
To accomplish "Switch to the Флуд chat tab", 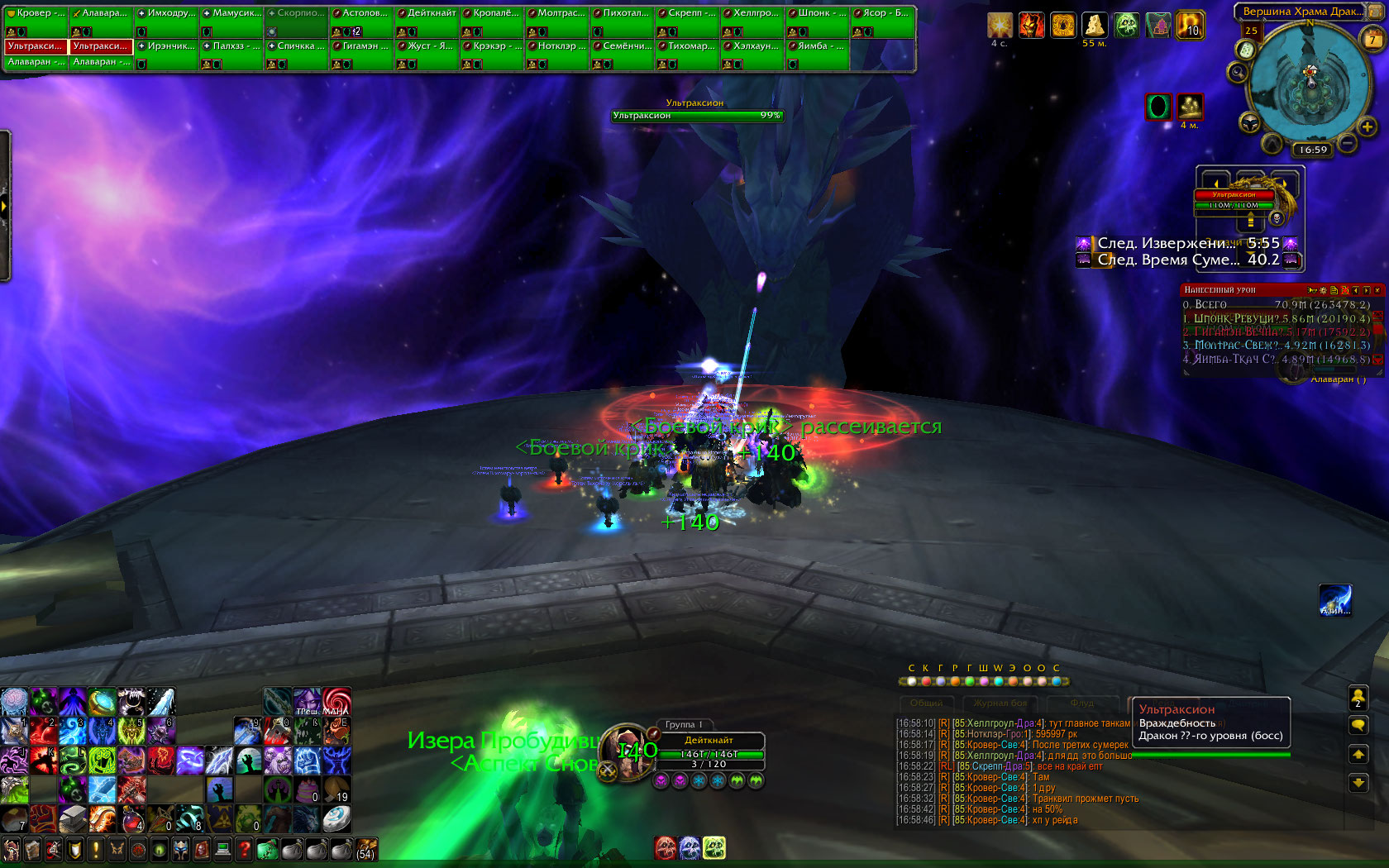I will pos(1081,703).
